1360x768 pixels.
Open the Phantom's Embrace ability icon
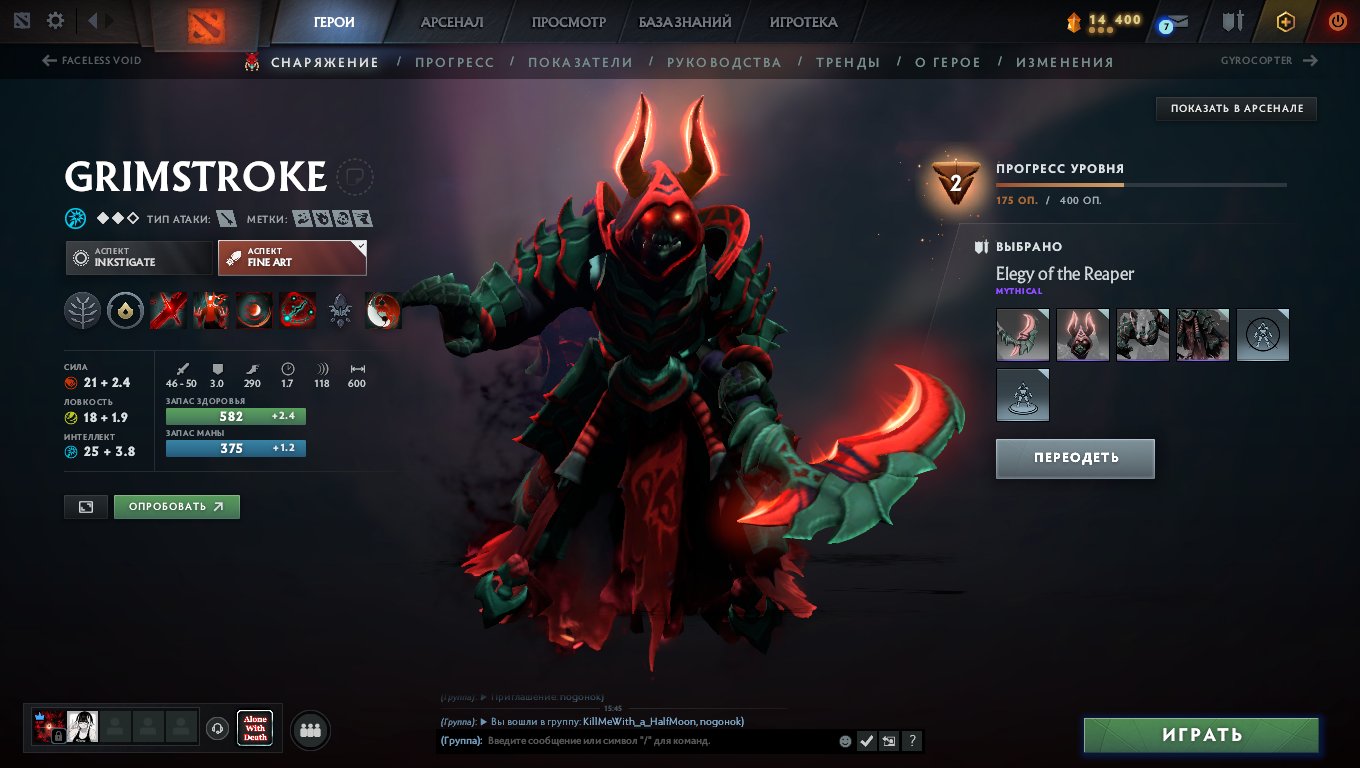click(211, 310)
